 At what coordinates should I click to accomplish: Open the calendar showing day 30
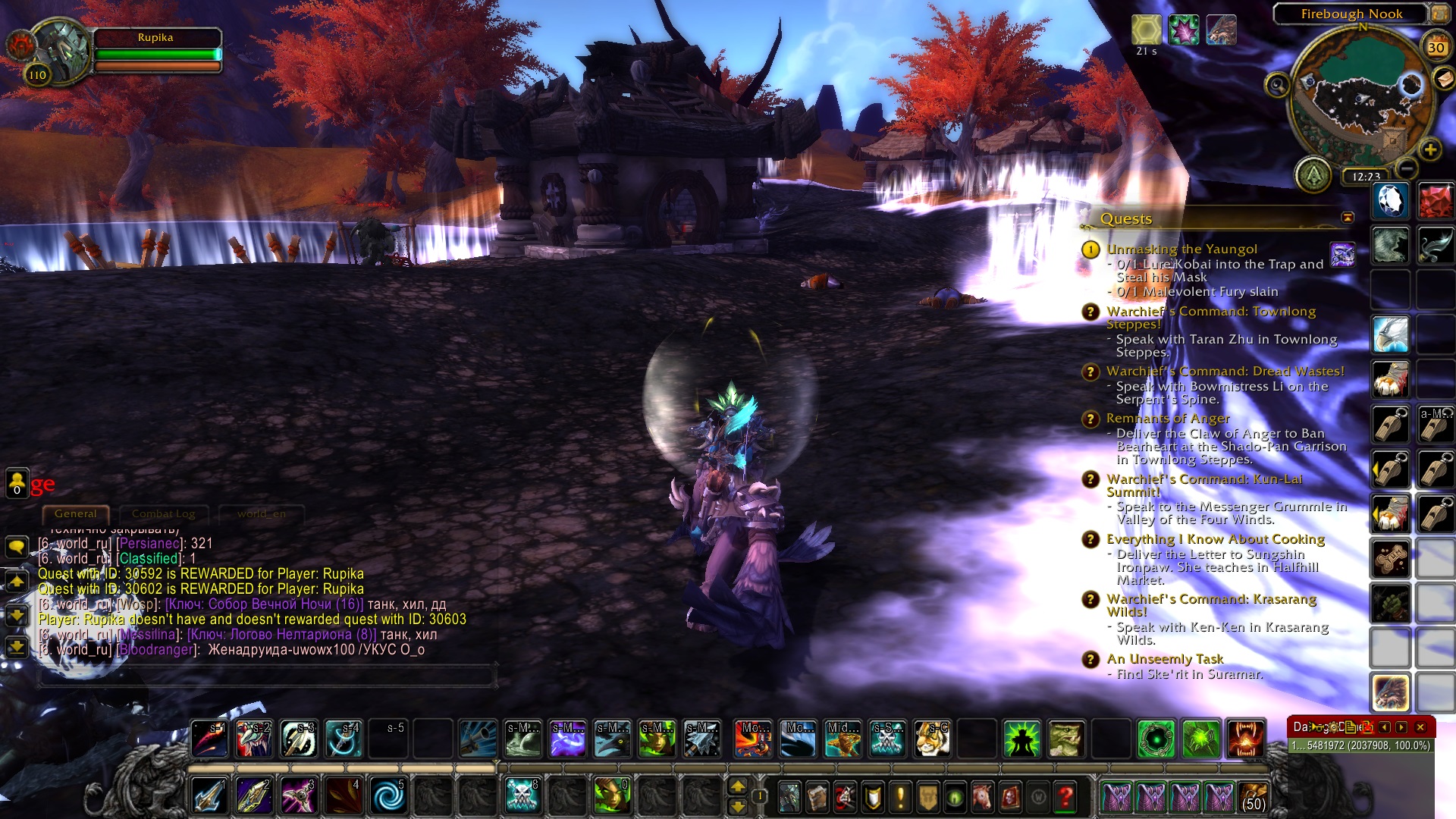[x=1436, y=48]
